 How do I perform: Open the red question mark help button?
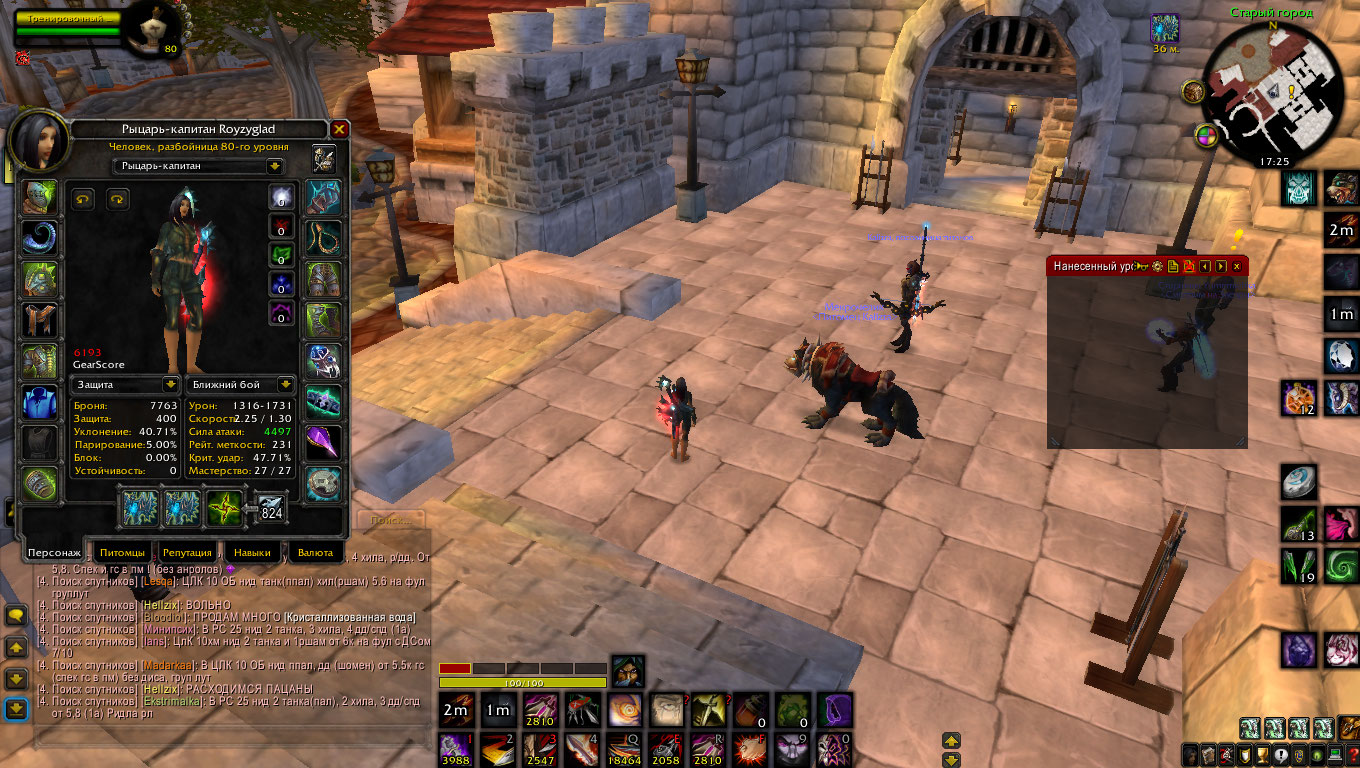click(x=1351, y=754)
